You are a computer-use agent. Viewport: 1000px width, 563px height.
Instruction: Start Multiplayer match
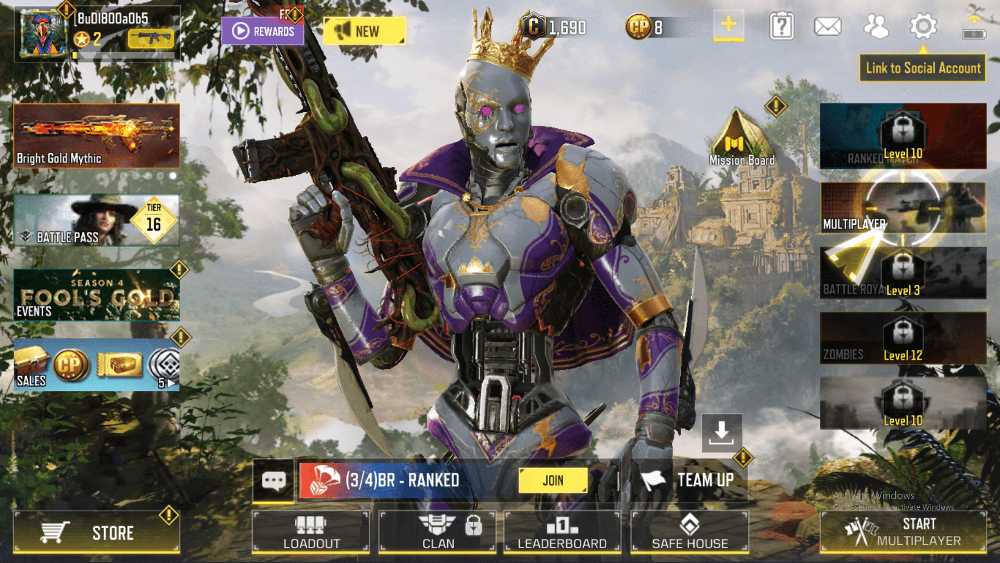click(x=903, y=532)
